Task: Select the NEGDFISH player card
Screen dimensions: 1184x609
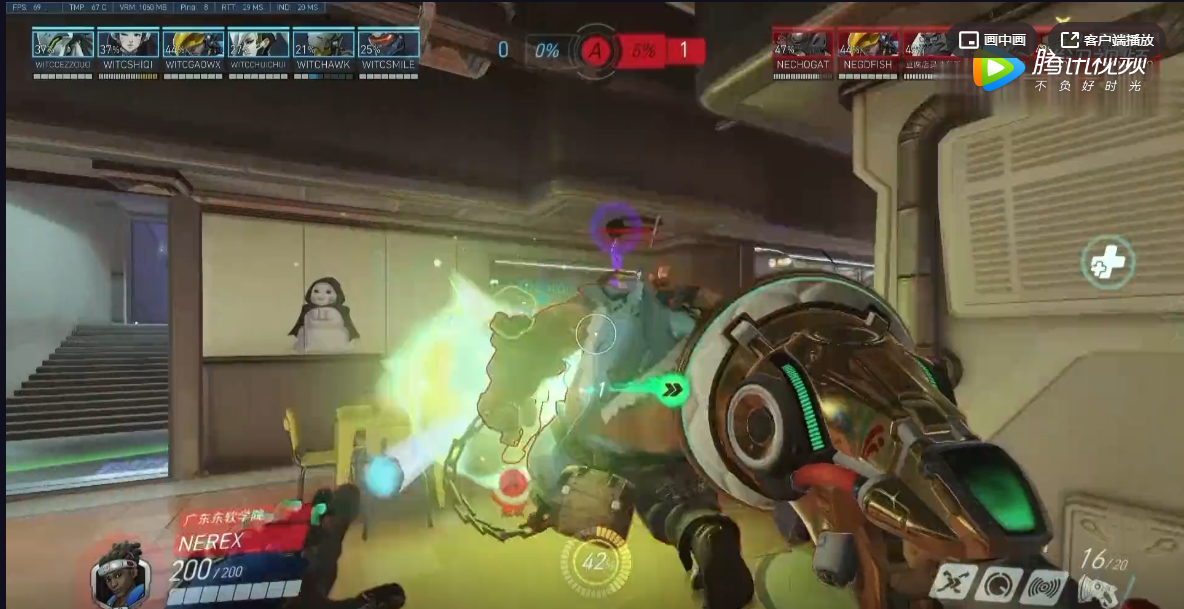Action: pos(867,48)
